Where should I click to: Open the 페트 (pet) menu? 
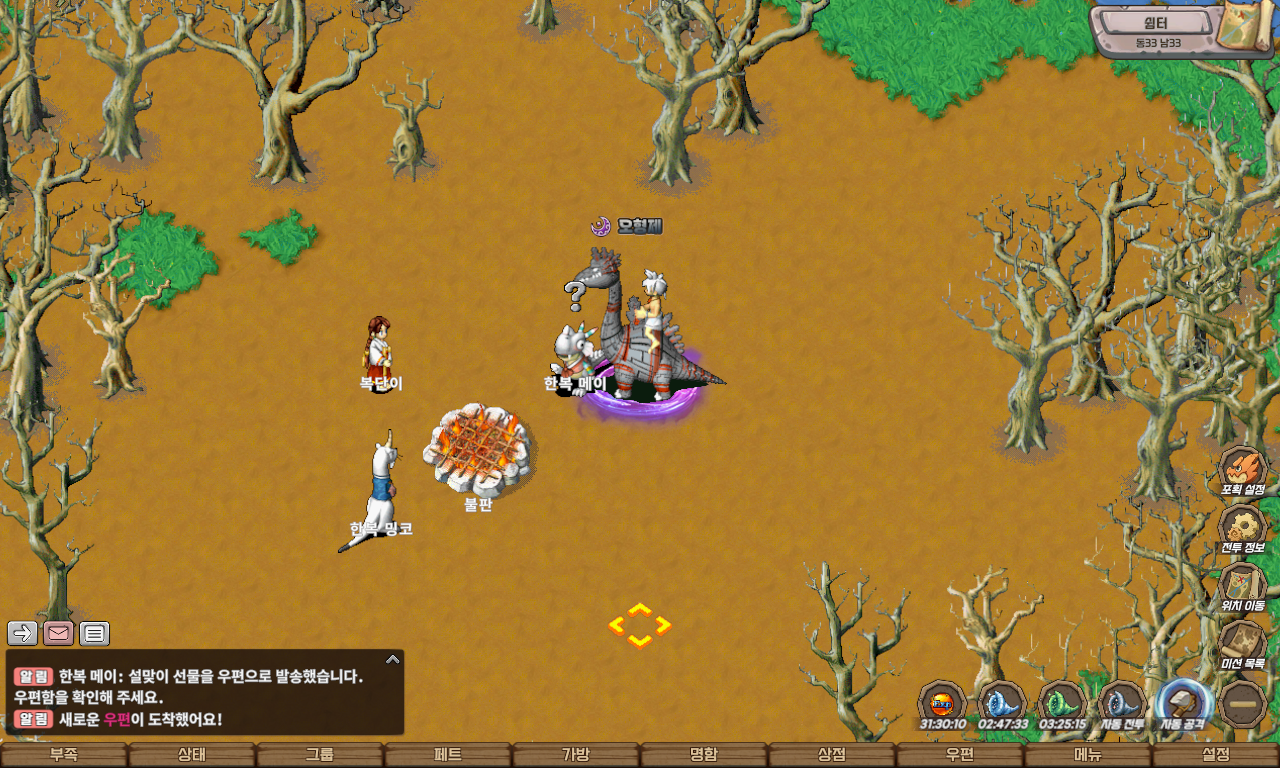click(x=448, y=755)
